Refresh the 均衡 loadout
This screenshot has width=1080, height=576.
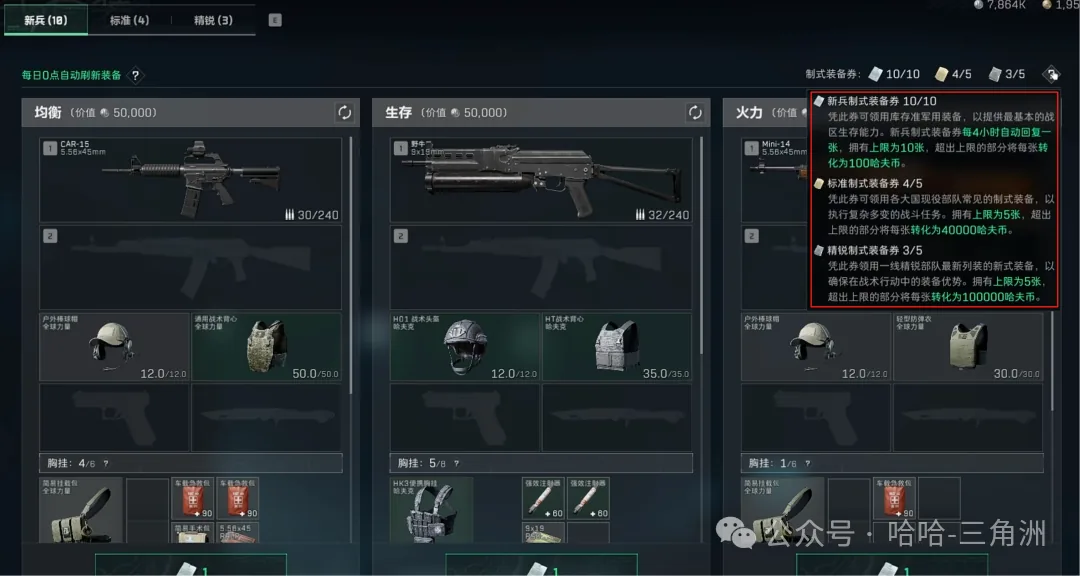tap(344, 113)
